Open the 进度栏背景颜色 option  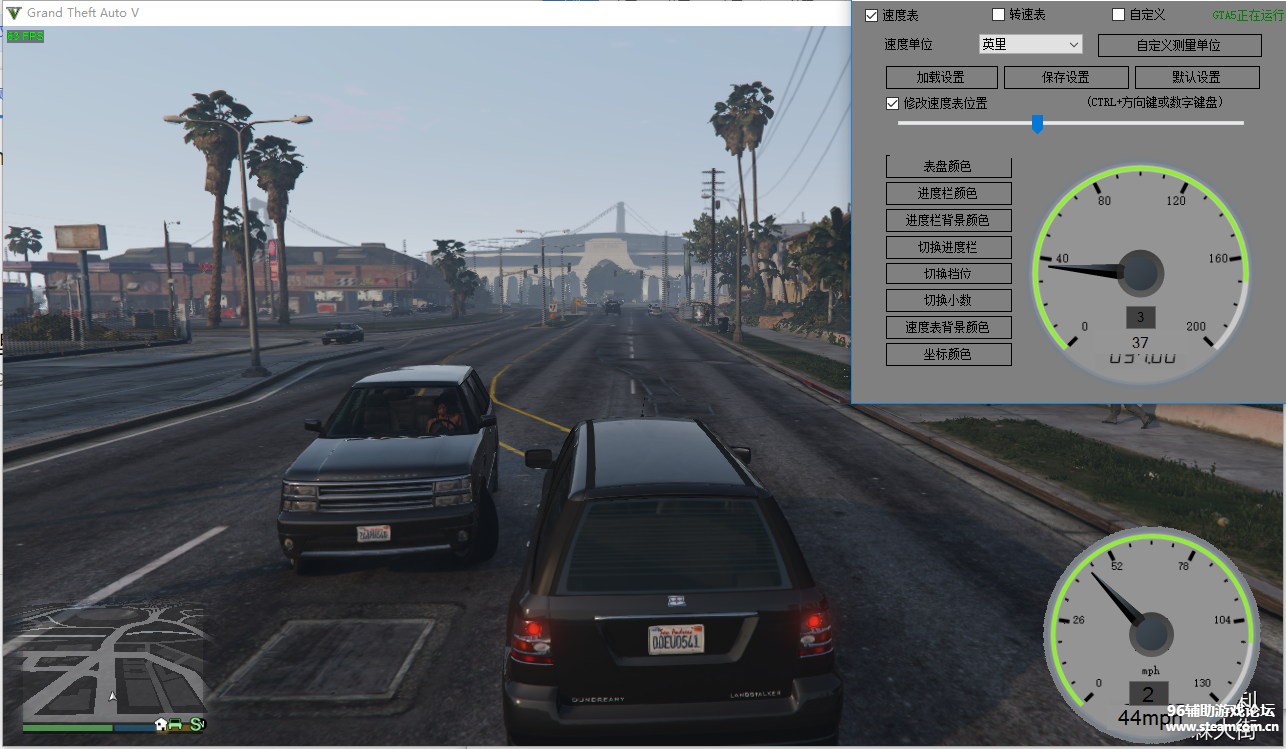[x=948, y=221]
